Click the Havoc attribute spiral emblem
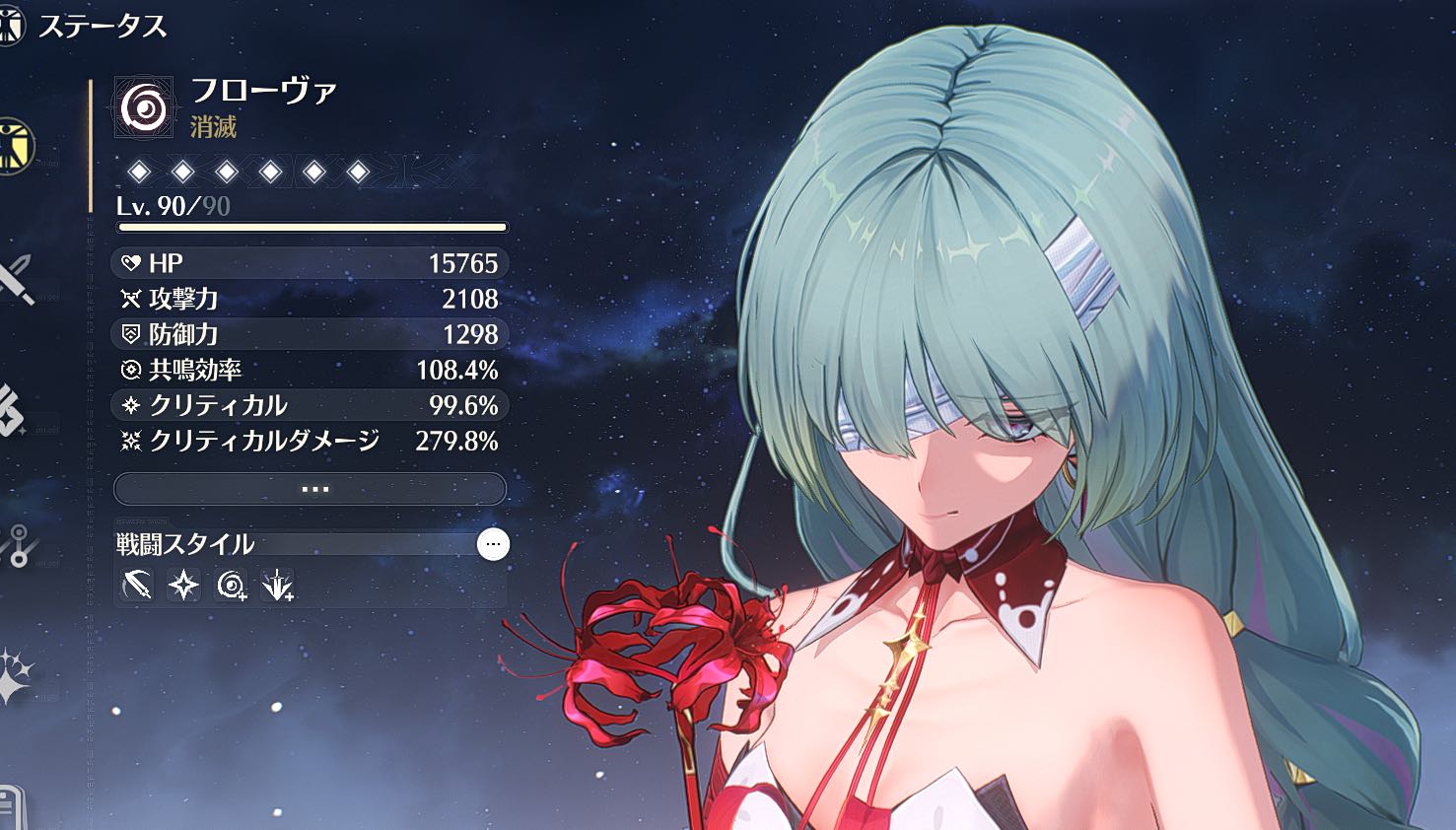1456x830 pixels. (144, 106)
